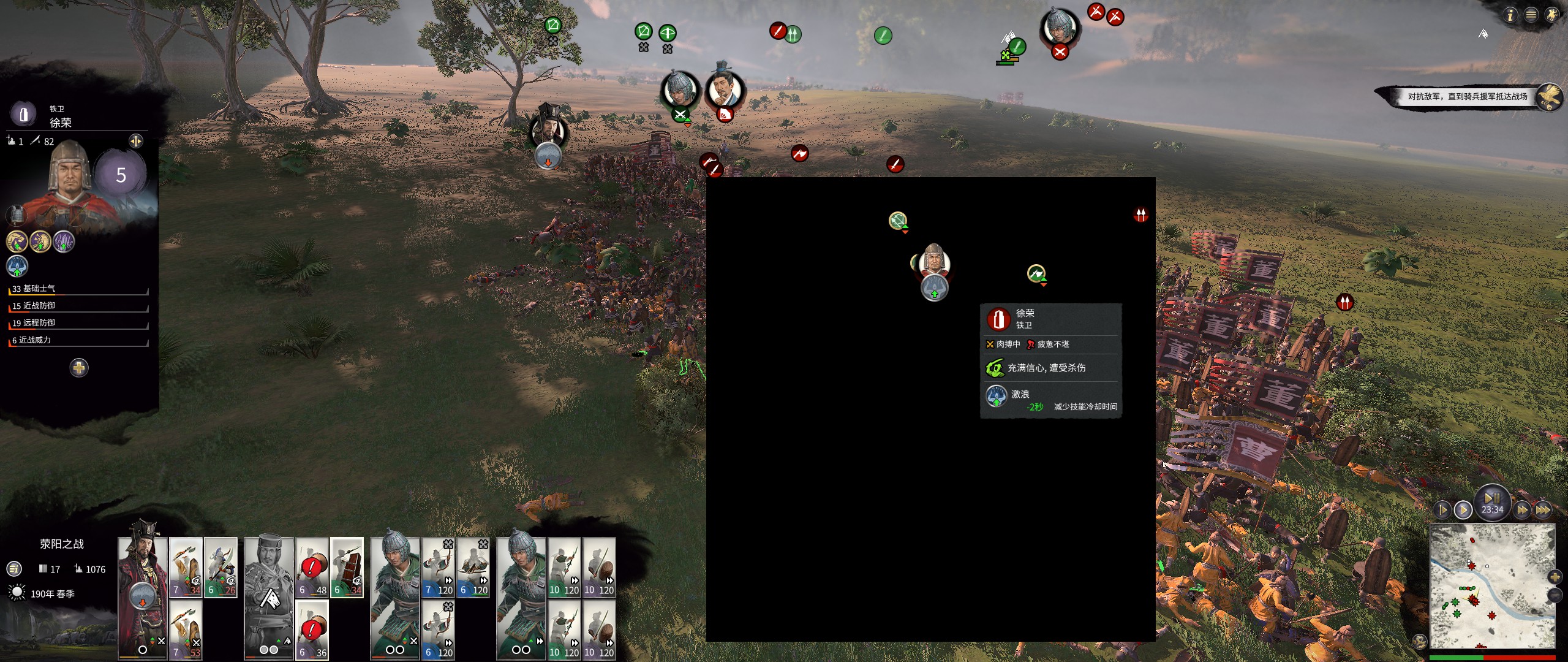This screenshot has height=662, width=1568.
Task: Zoom in the minimap with the plus button
Action: point(1555,577)
